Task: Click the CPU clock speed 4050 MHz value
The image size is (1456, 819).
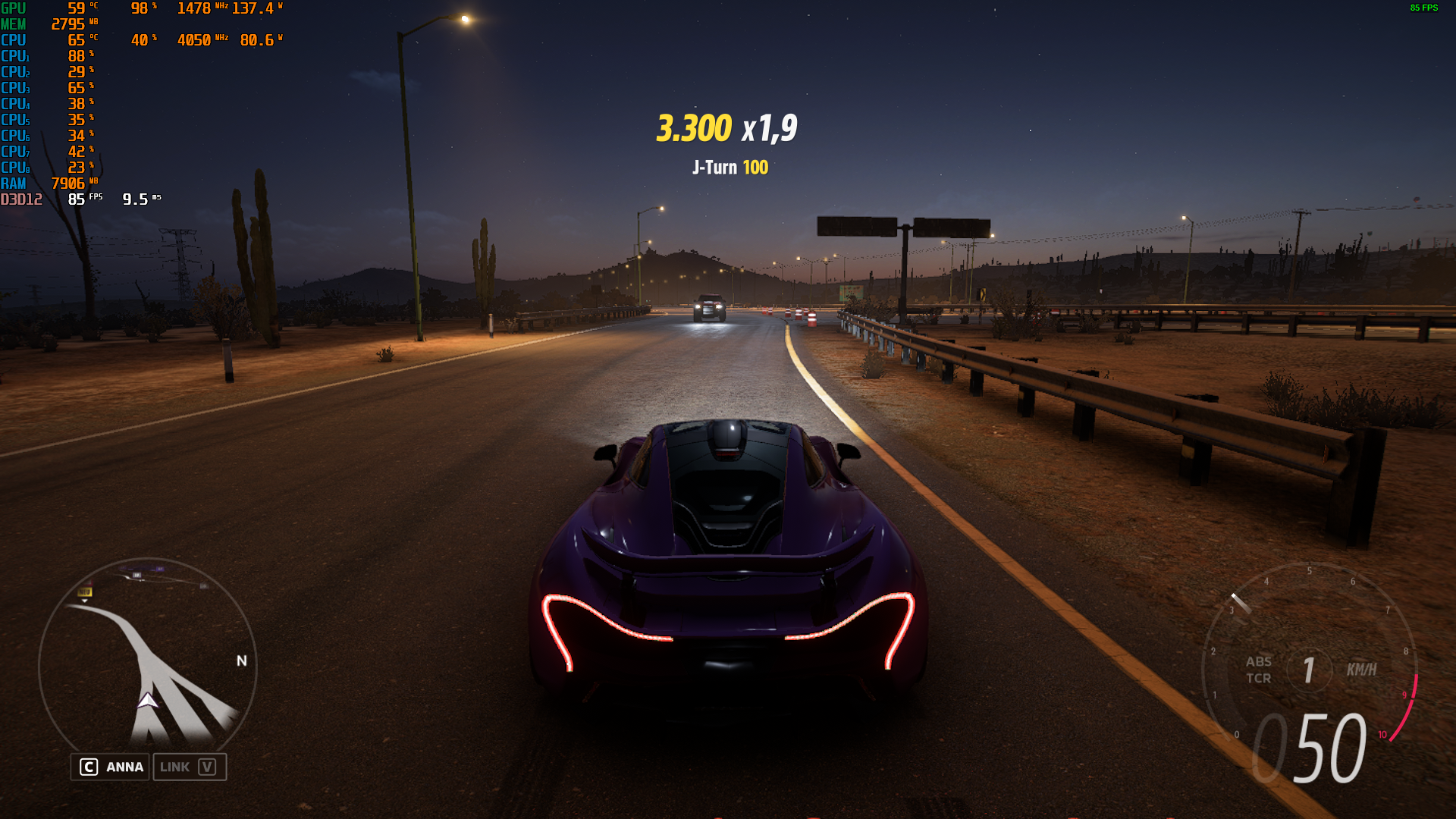Action: [x=196, y=40]
